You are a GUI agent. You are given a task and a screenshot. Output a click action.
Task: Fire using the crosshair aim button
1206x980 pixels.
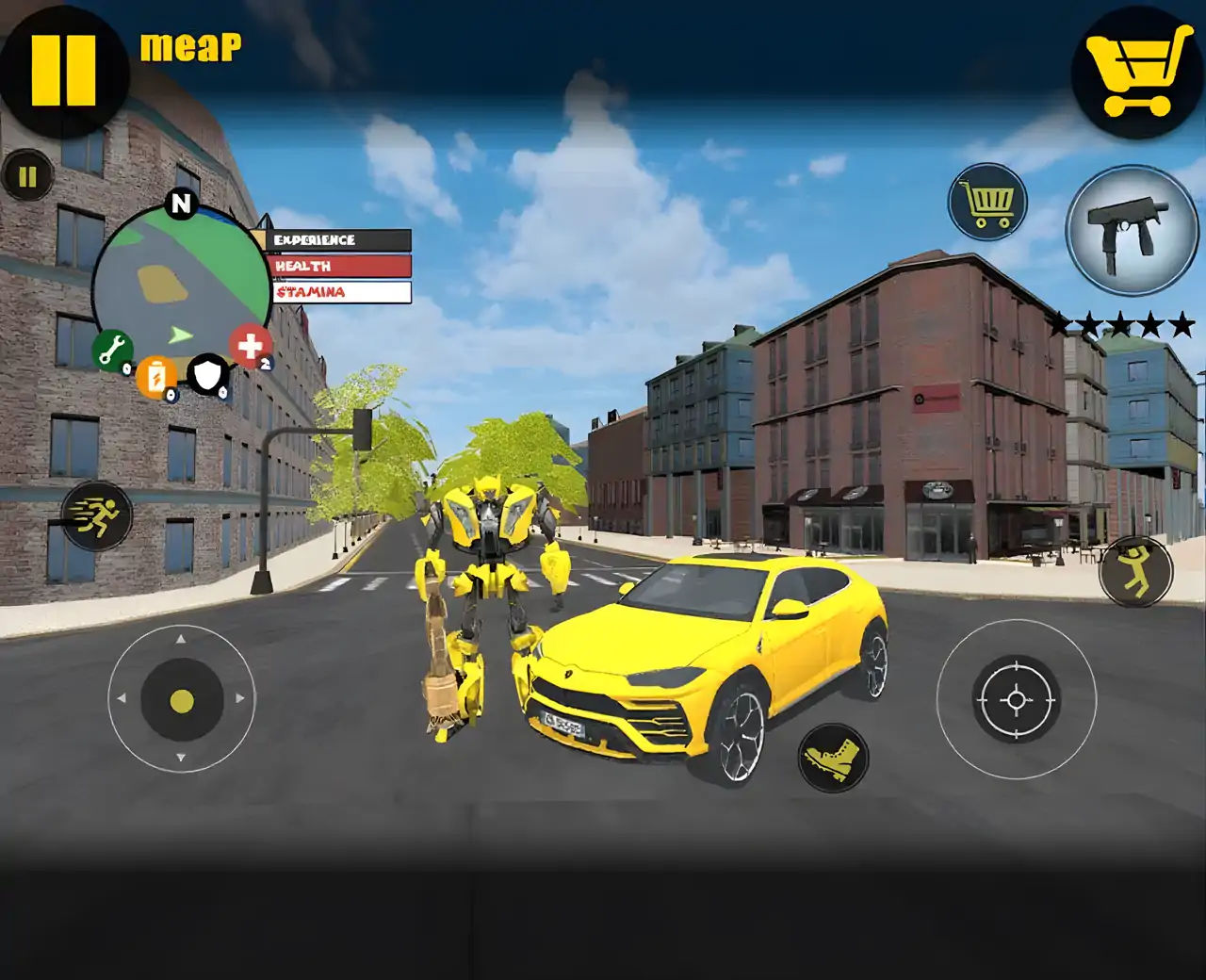point(1016,700)
